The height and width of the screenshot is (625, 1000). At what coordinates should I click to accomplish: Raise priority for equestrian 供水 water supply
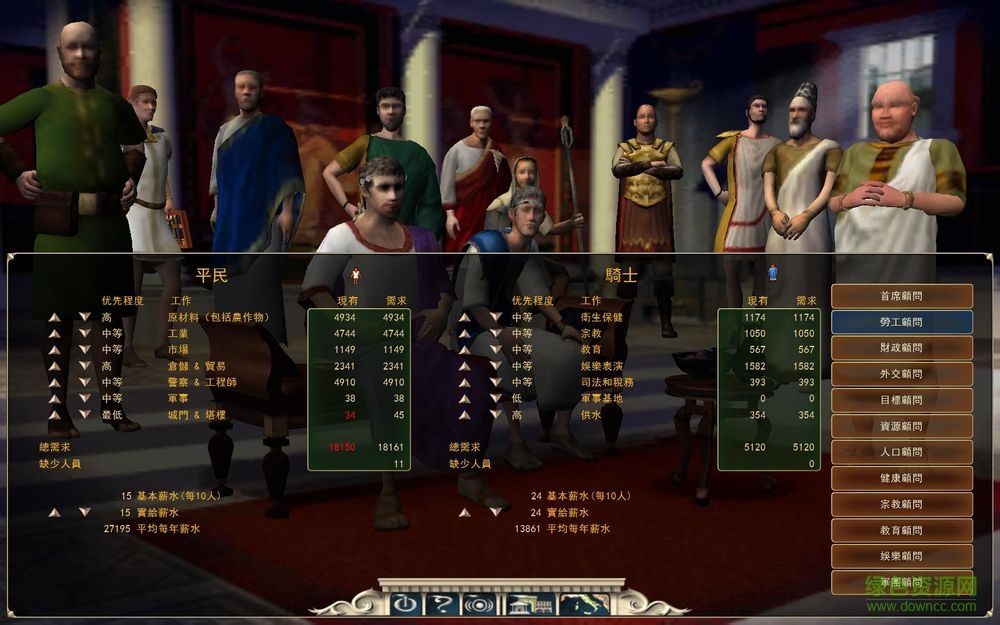[465, 414]
